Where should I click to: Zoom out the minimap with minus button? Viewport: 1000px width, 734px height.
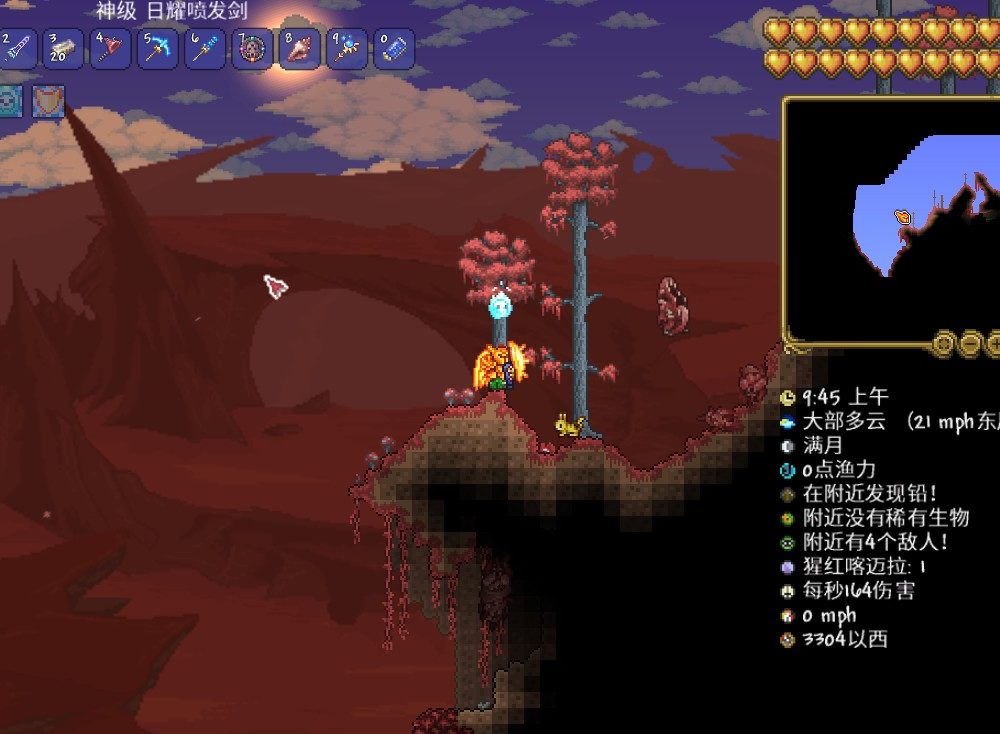point(971,345)
